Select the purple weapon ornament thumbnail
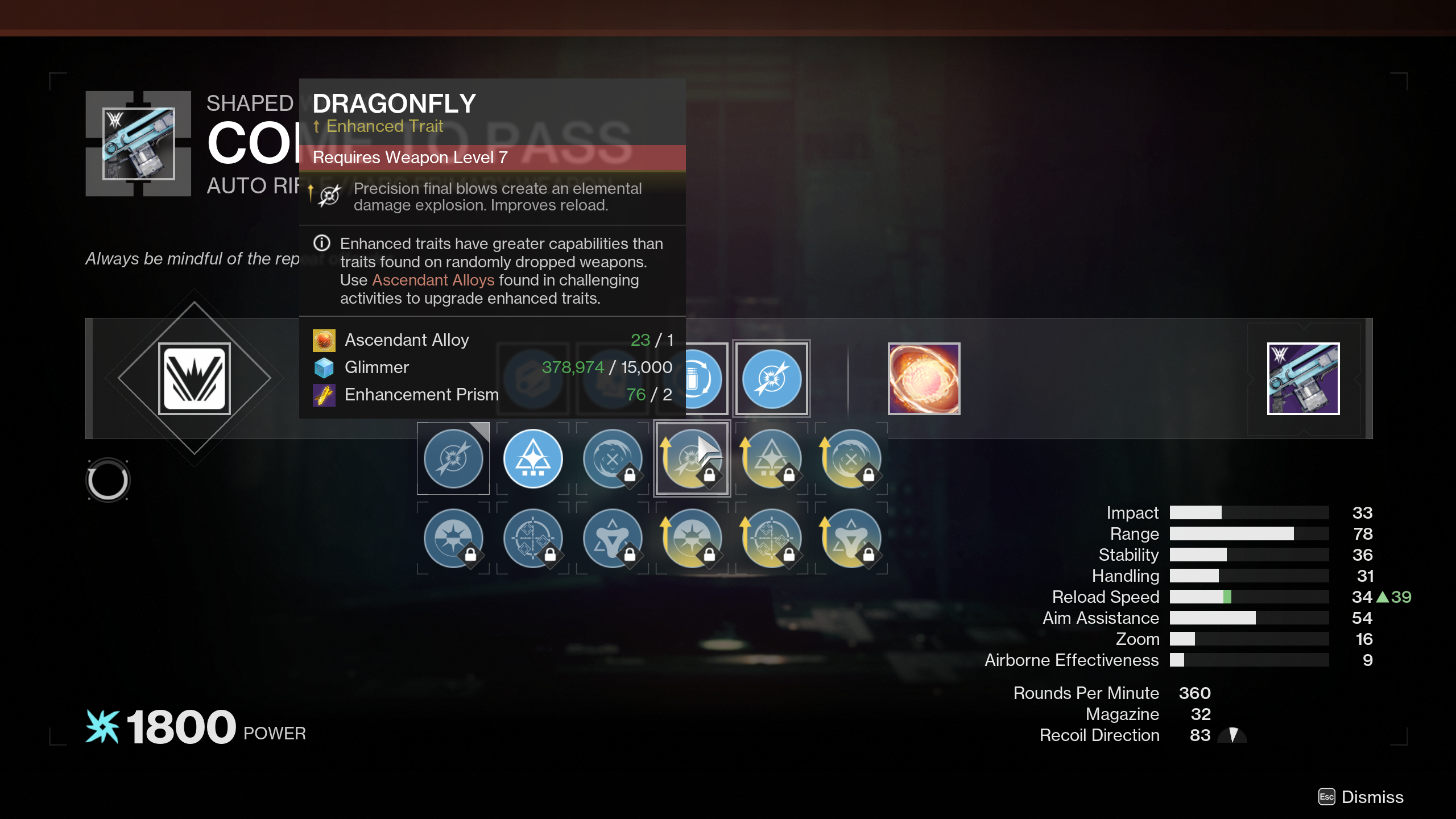This screenshot has width=1456, height=819. 1303,379
